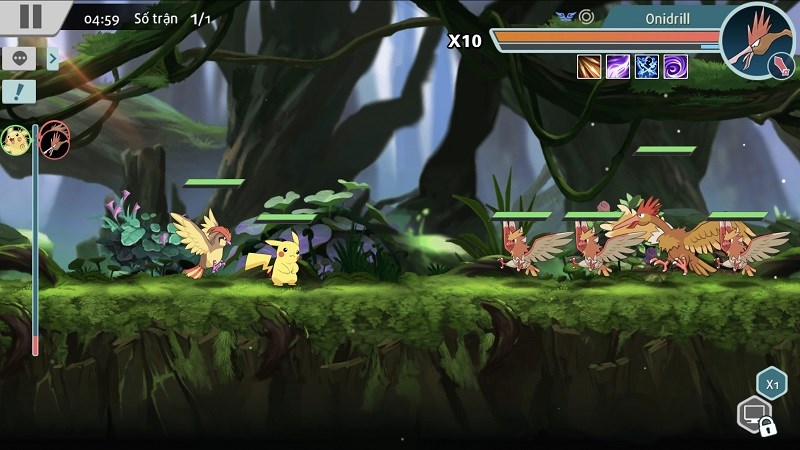Toggle the X1 battle speed button
Image resolution: width=800 pixels, height=450 pixels.
pyautogui.click(x=770, y=383)
